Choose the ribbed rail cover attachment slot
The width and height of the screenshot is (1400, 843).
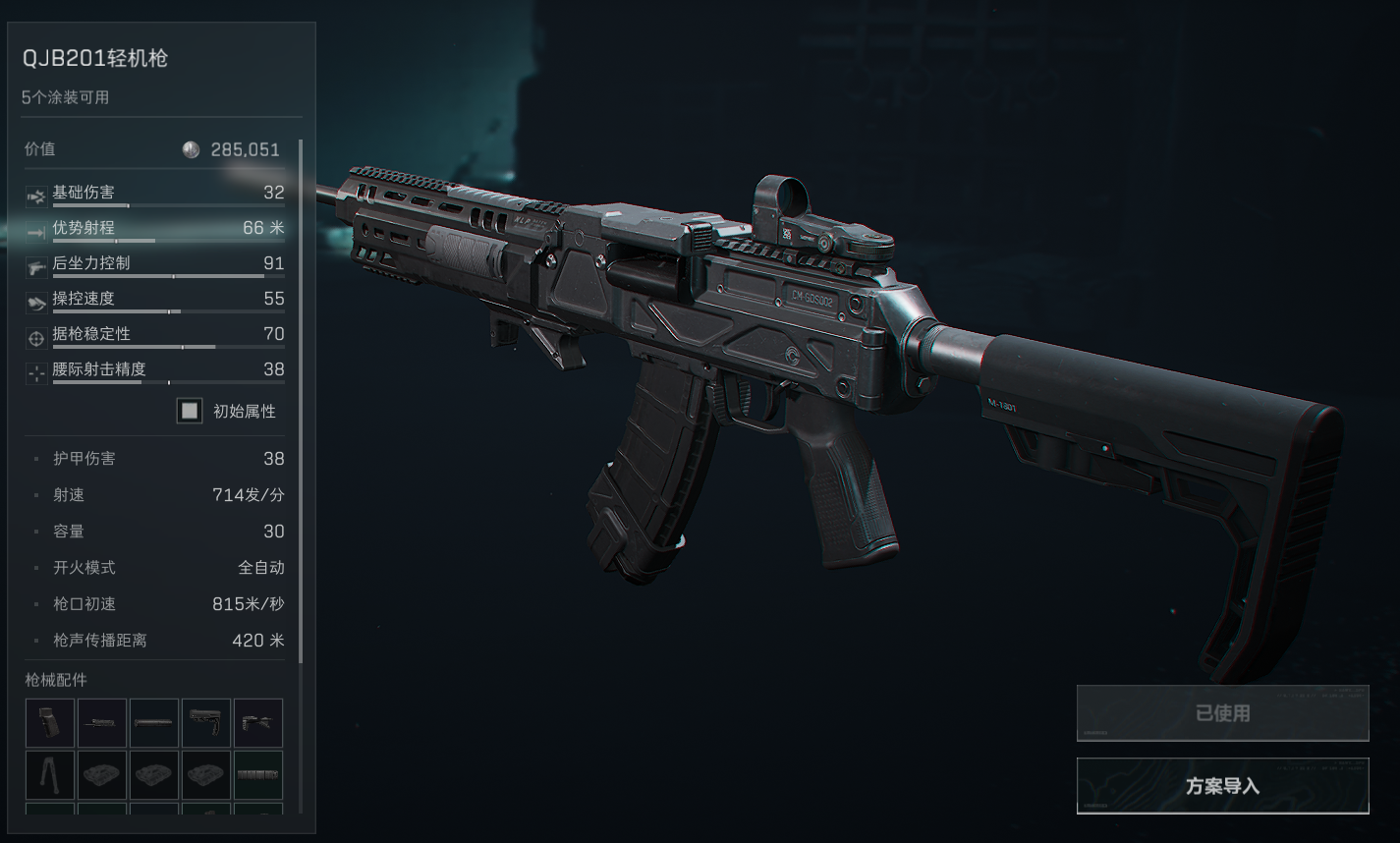[x=258, y=775]
